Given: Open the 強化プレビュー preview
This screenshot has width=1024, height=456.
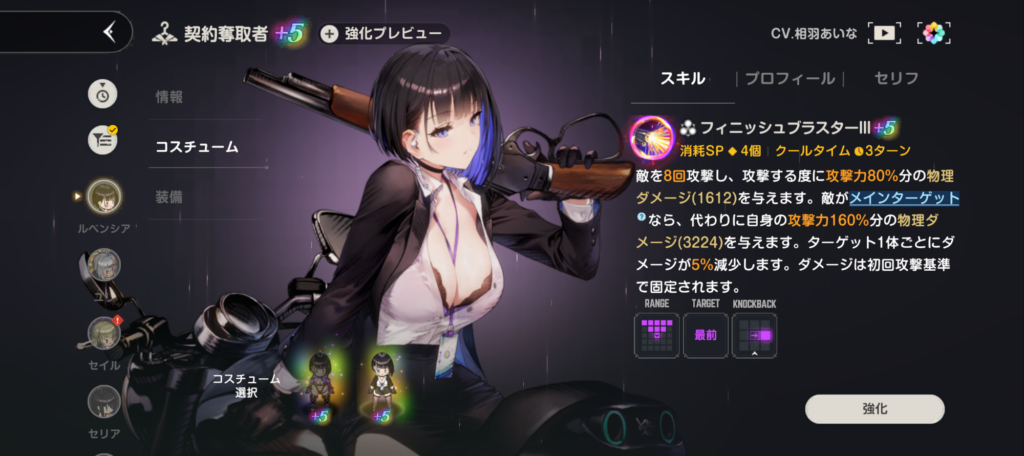Looking at the screenshot, I should 384,33.
